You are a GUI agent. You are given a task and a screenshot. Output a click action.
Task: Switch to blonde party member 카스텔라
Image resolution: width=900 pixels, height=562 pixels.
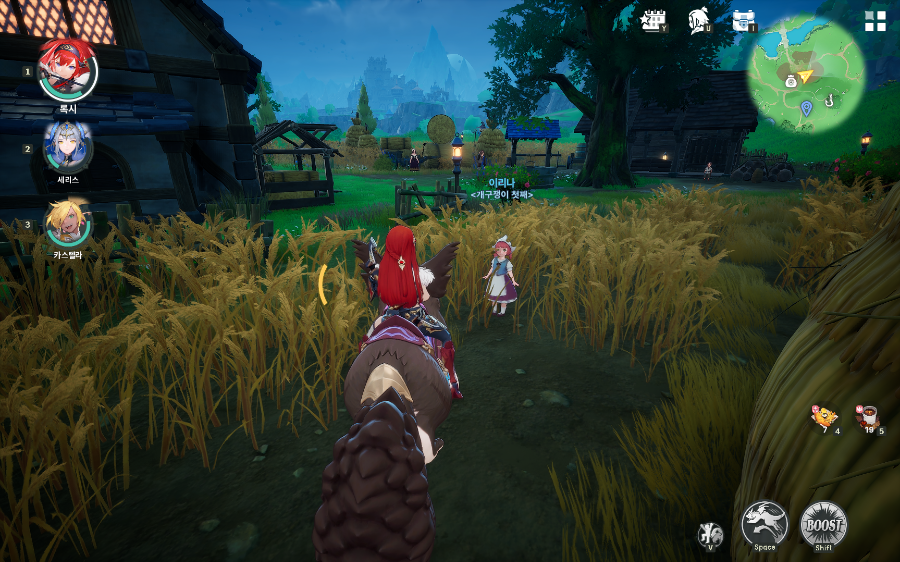(68, 222)
